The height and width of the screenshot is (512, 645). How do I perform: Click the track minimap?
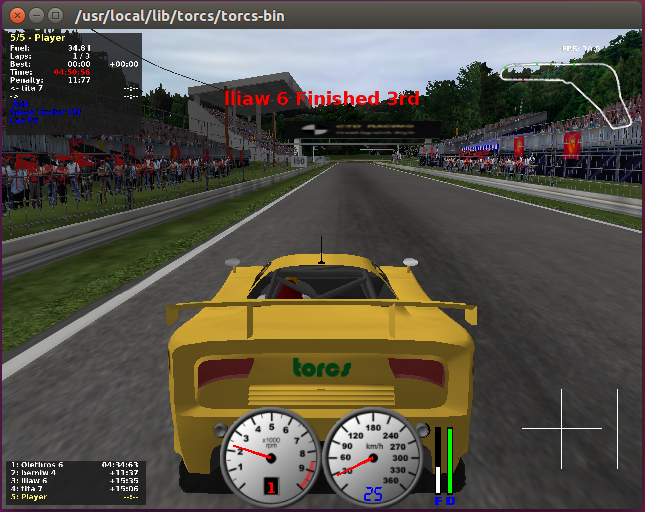coord(568,90)
